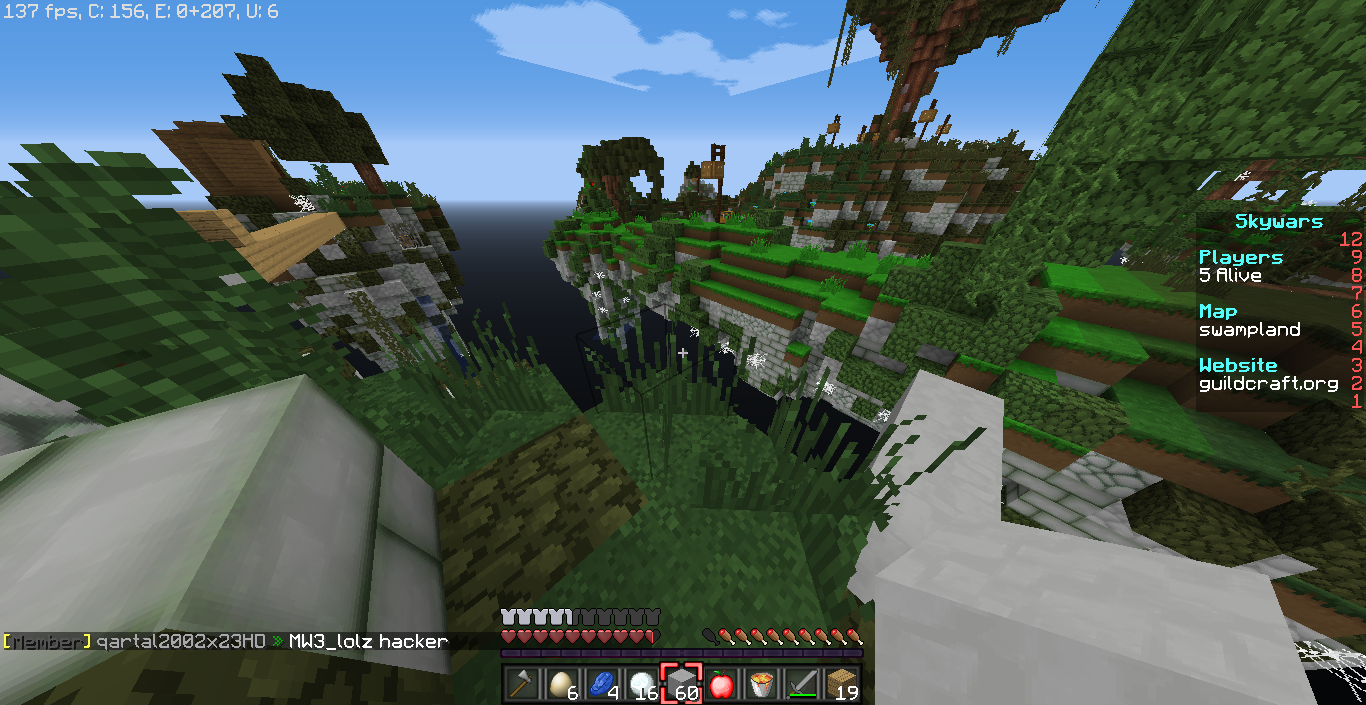
Task: Choose the lava bucket slot
Action: pyautogui.click(x=762, y=684)
